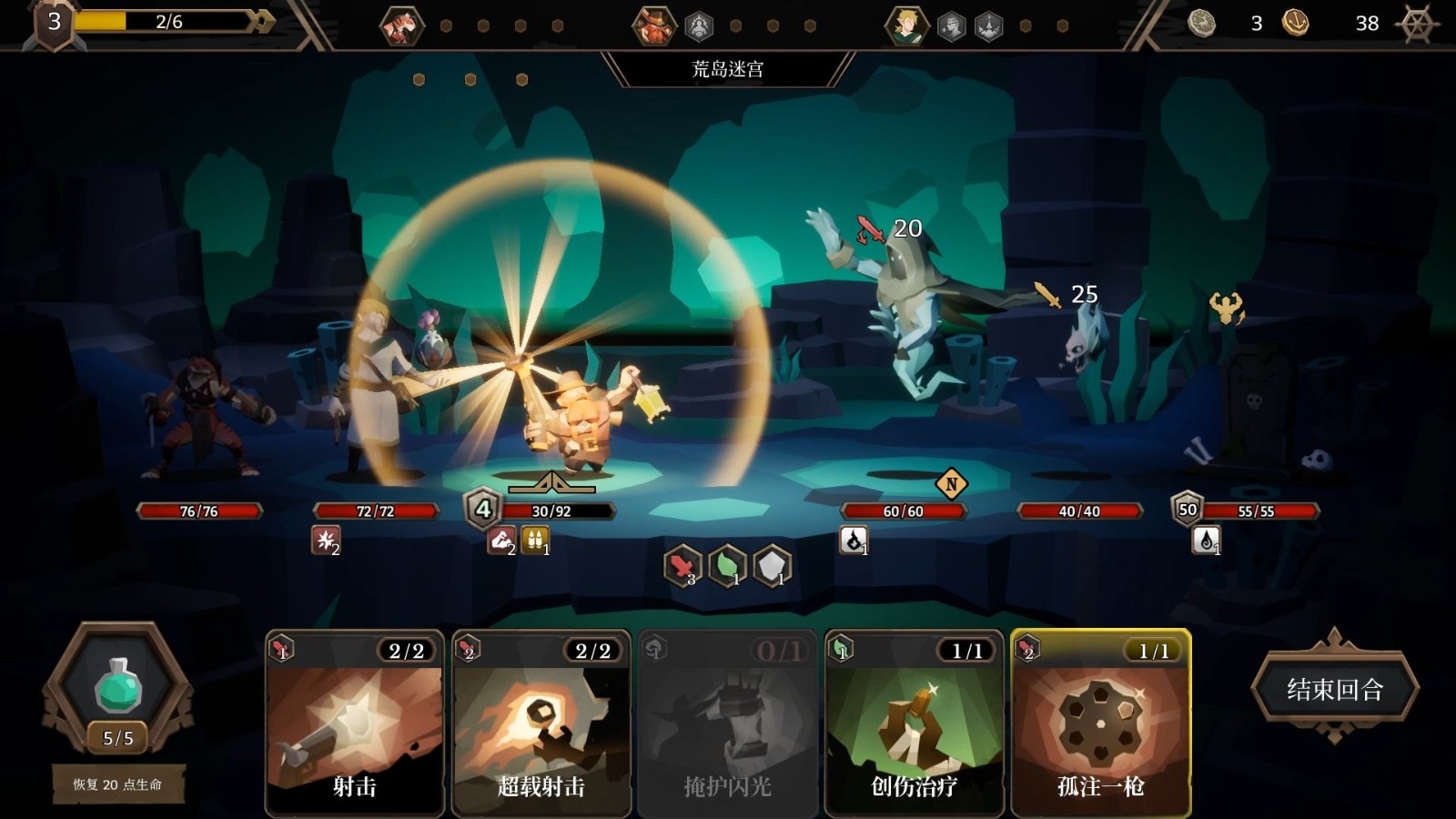Click the 荒岛迷宫 location banner

tap(728, 66)
